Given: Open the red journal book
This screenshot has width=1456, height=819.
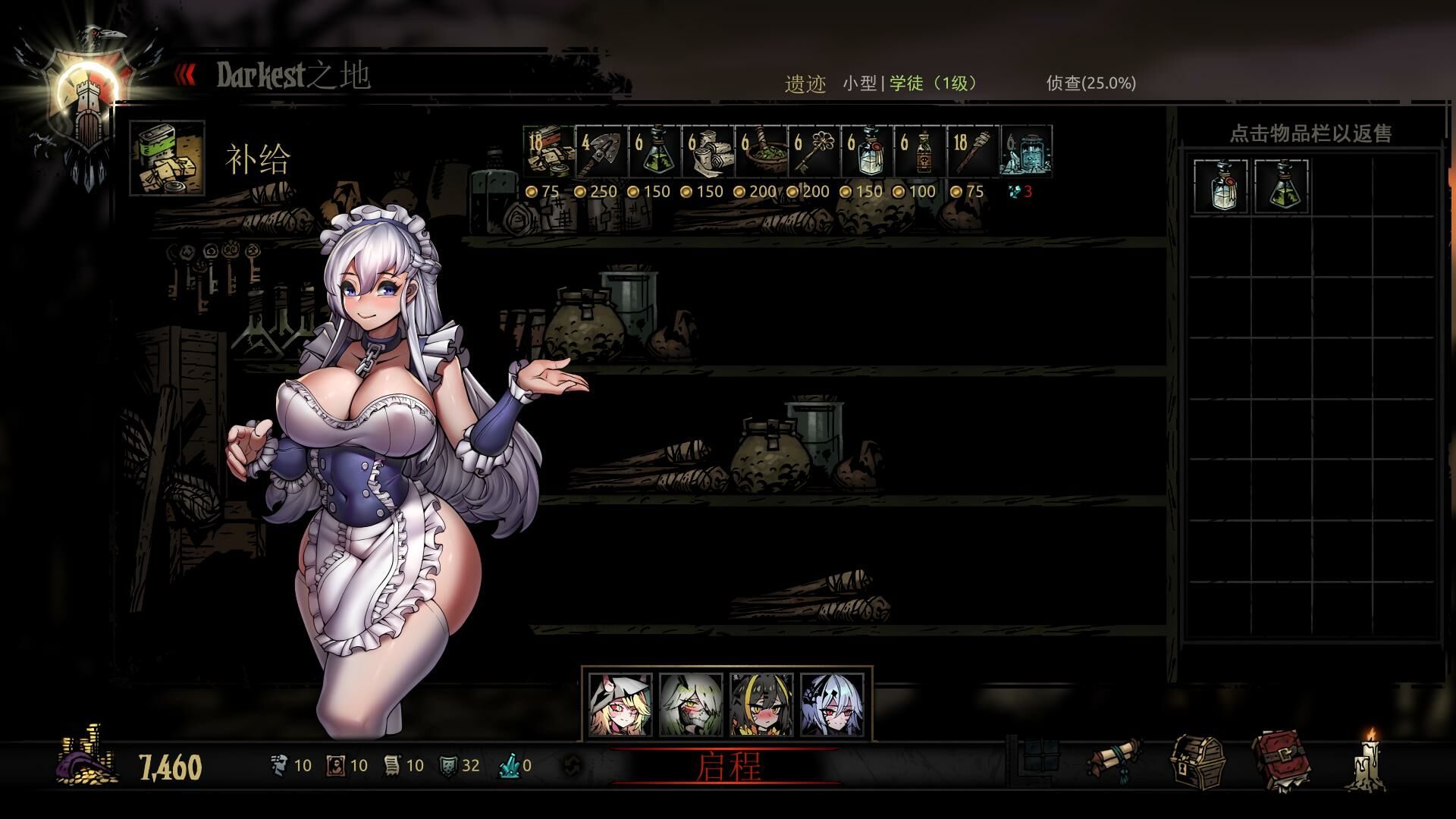Looking at the screenshot, I should 1282,761.
